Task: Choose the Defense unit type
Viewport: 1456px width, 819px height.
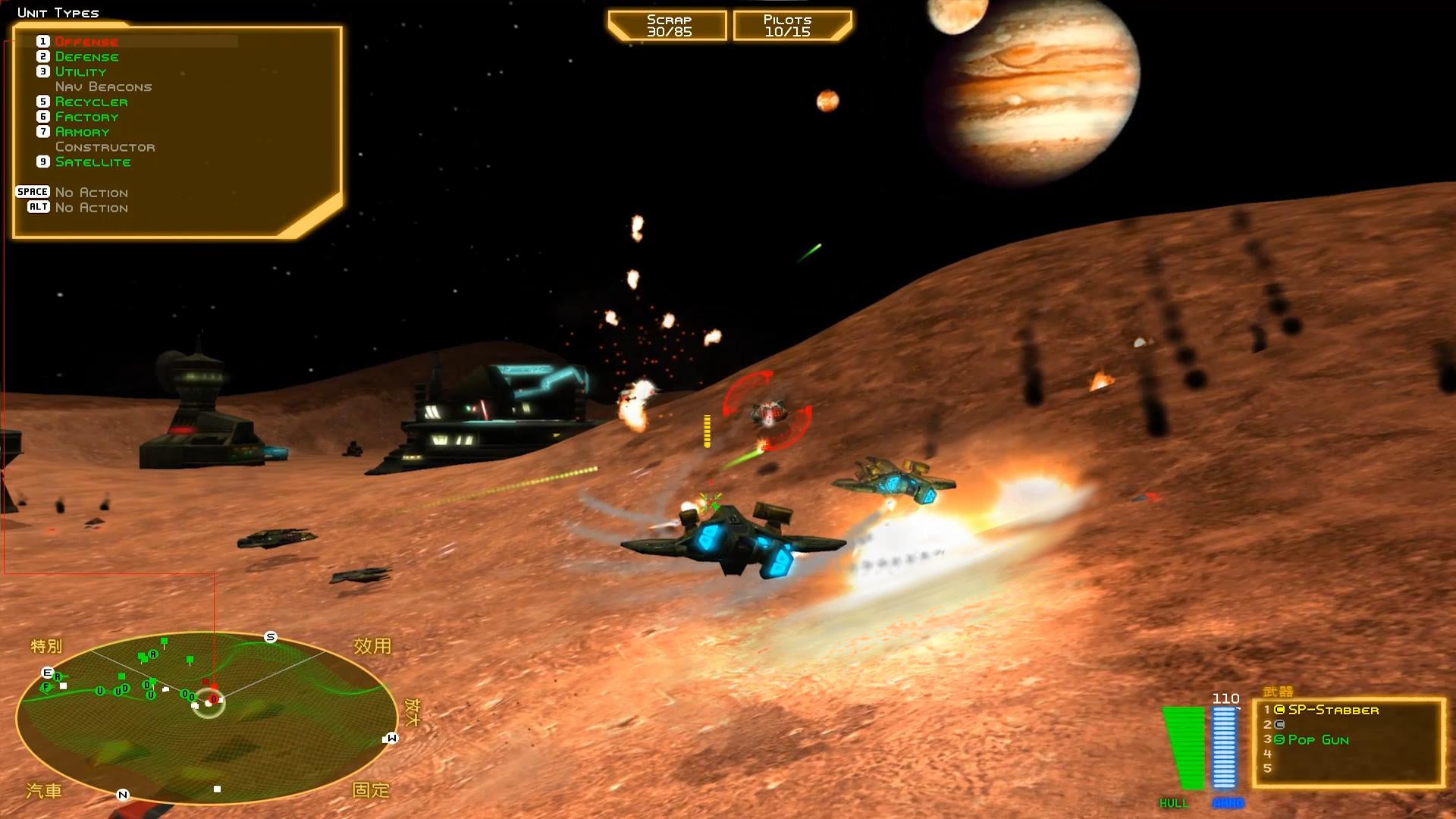Action: point(86,57)
